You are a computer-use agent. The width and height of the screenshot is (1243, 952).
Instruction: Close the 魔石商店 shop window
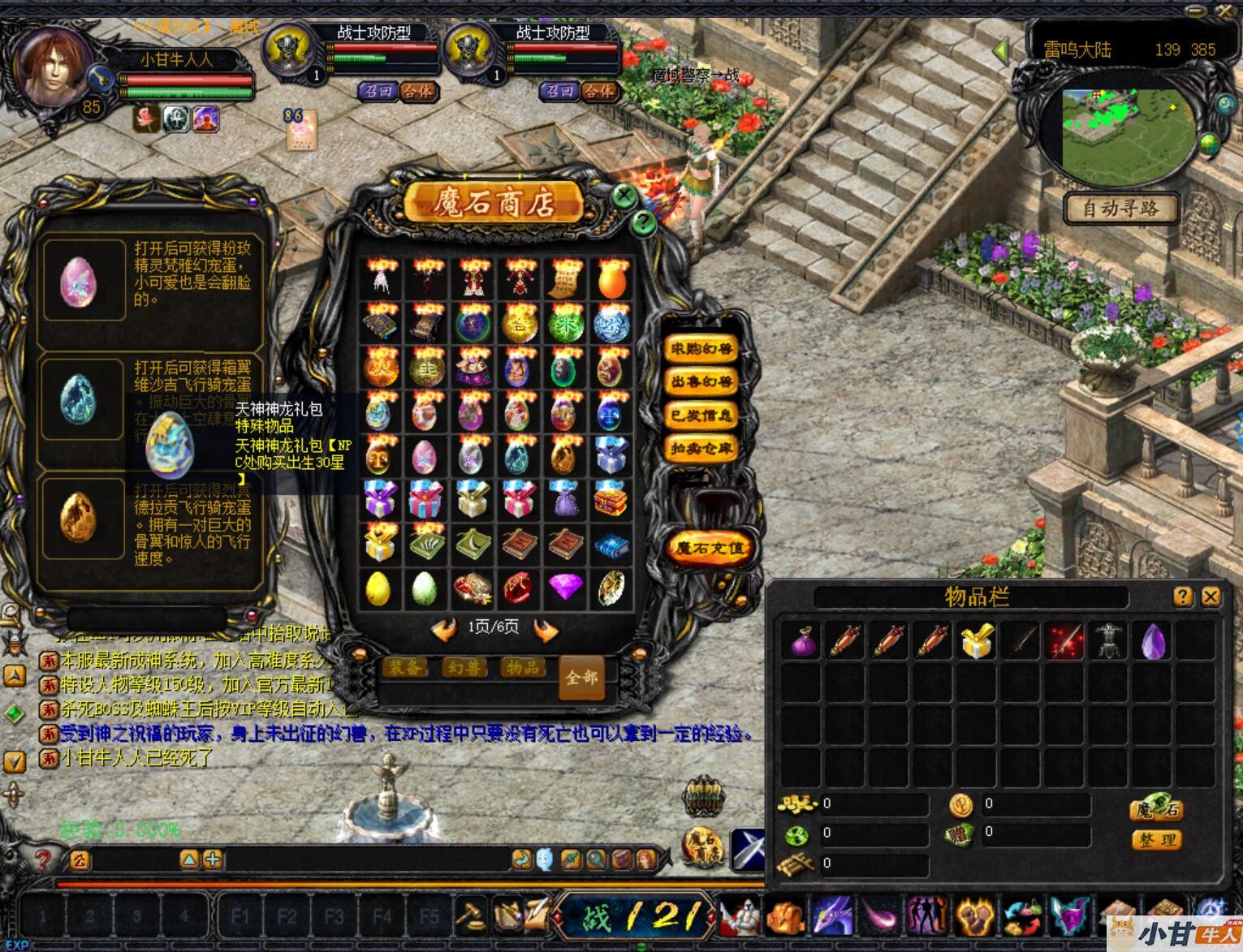(x=624, y=196)
